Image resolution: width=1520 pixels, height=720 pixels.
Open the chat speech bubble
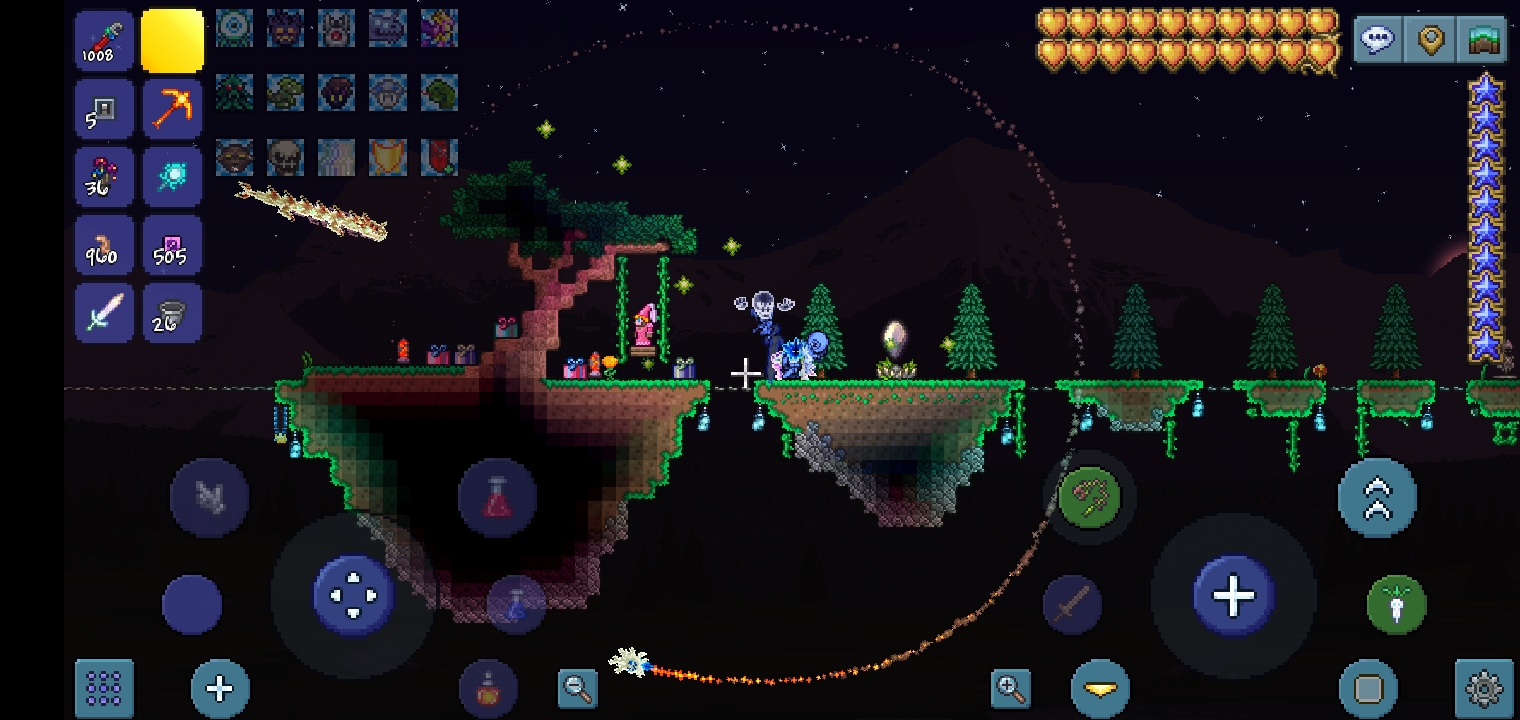1378,41
